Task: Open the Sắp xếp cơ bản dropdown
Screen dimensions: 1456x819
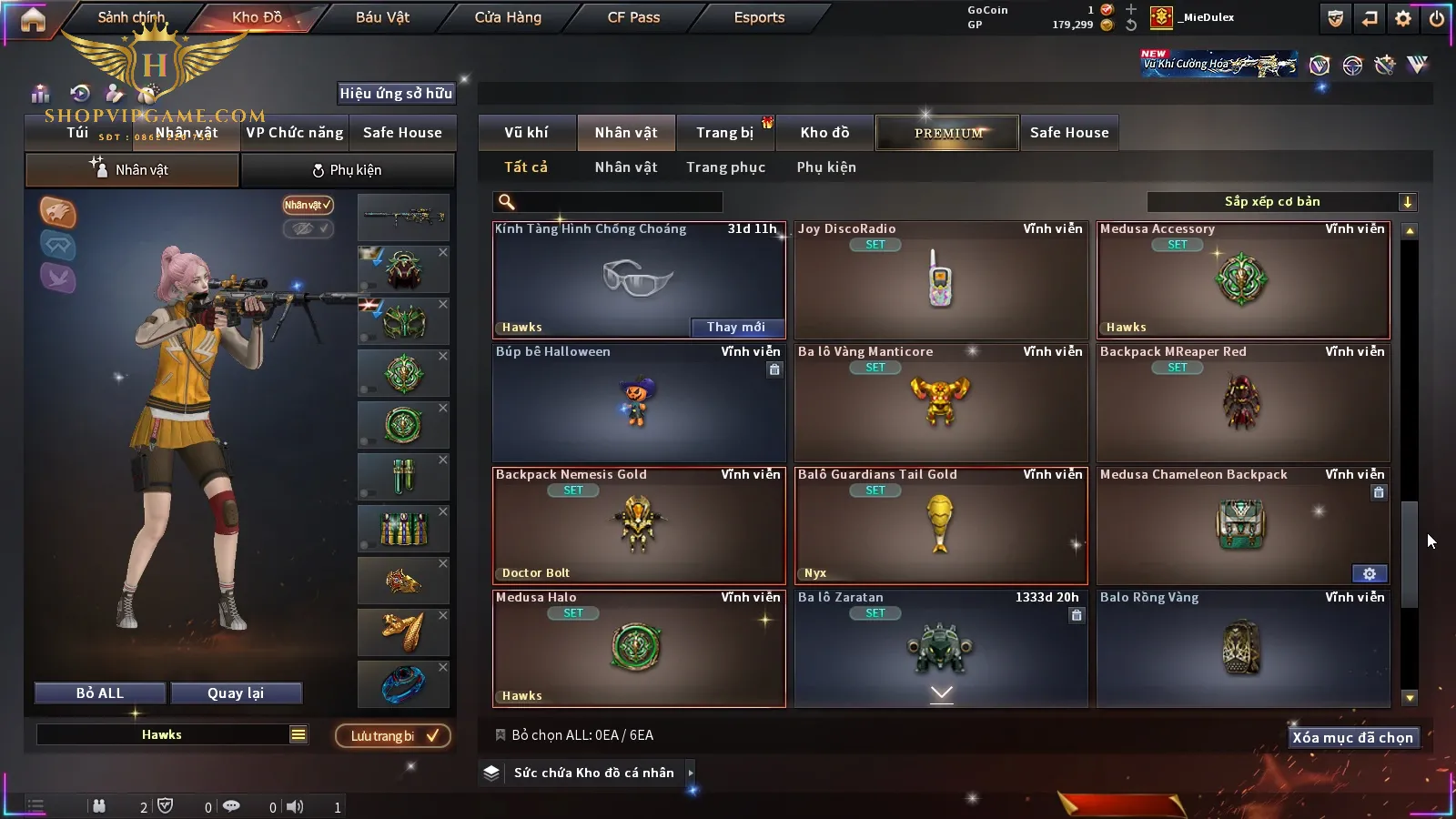Action: click(1281, 202)
